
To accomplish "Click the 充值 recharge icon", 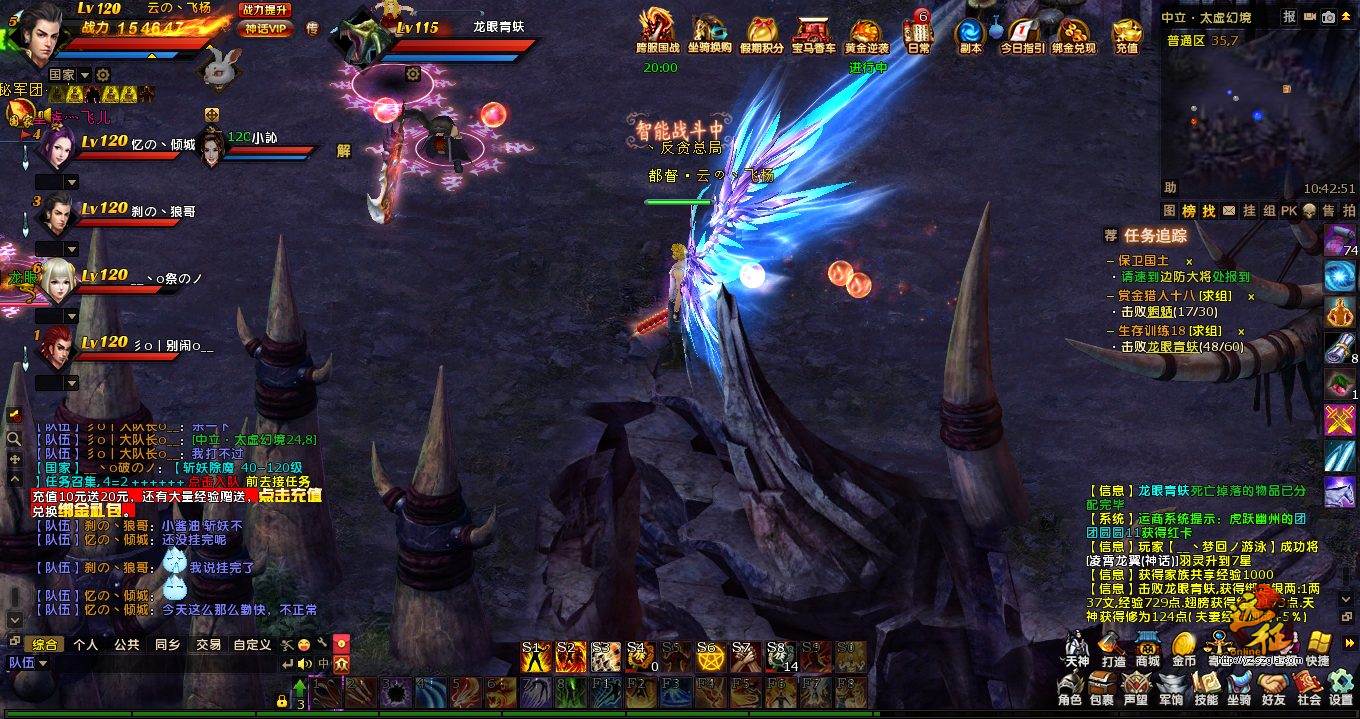I will tap(1126, 34).
